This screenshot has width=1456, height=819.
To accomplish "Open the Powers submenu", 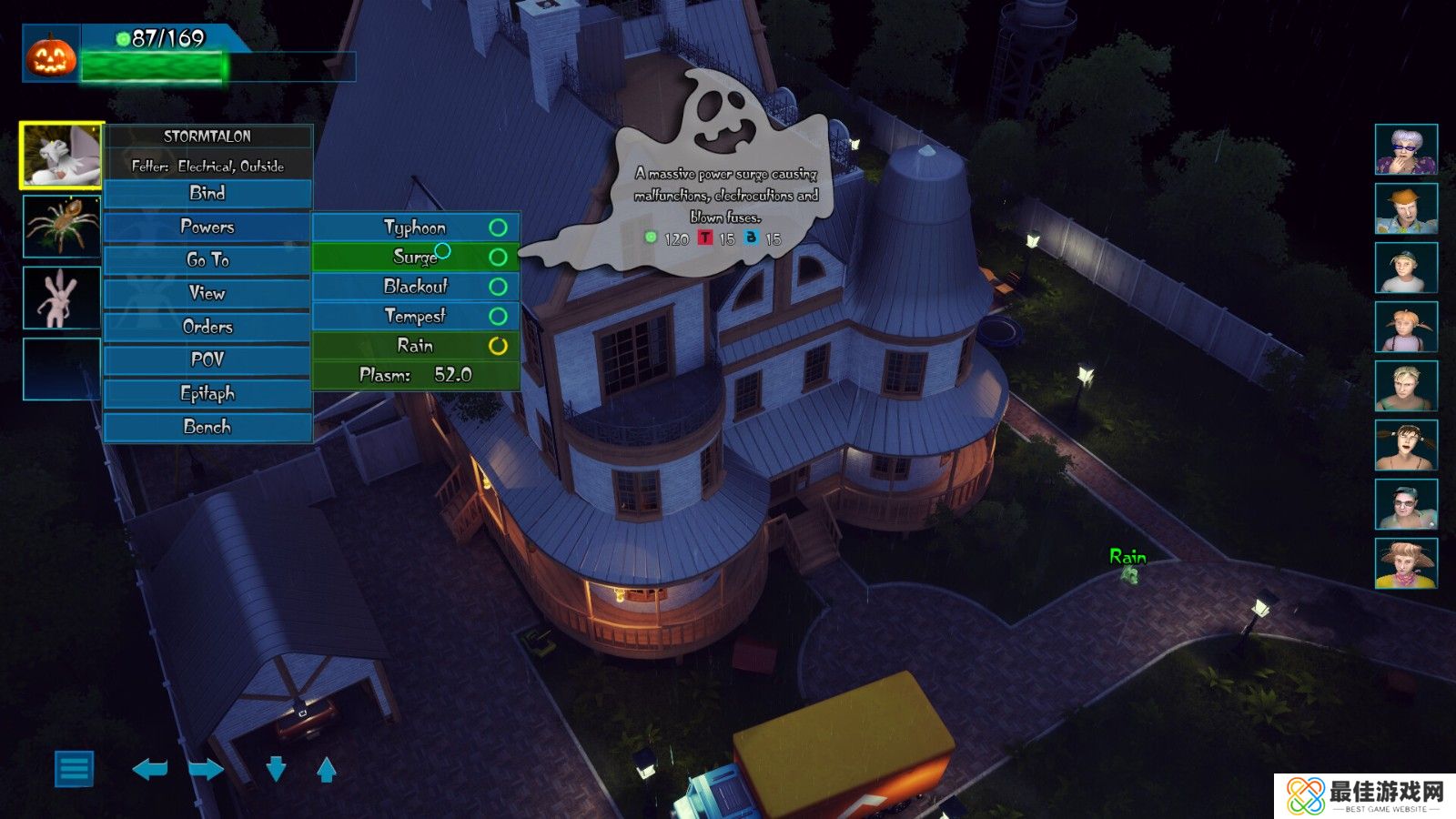I will 207,227.
